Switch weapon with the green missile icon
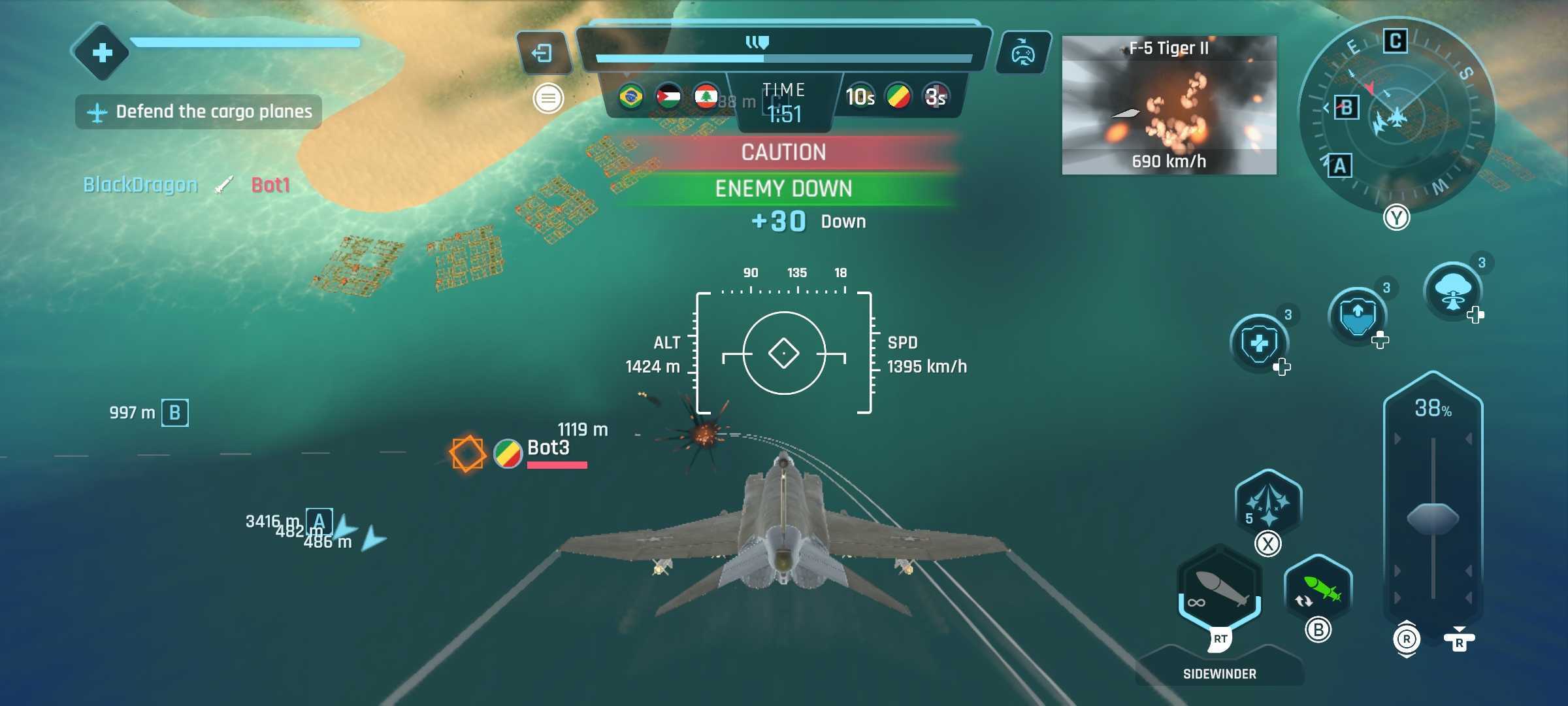 pyautogui.click(x=1318, y=590)
